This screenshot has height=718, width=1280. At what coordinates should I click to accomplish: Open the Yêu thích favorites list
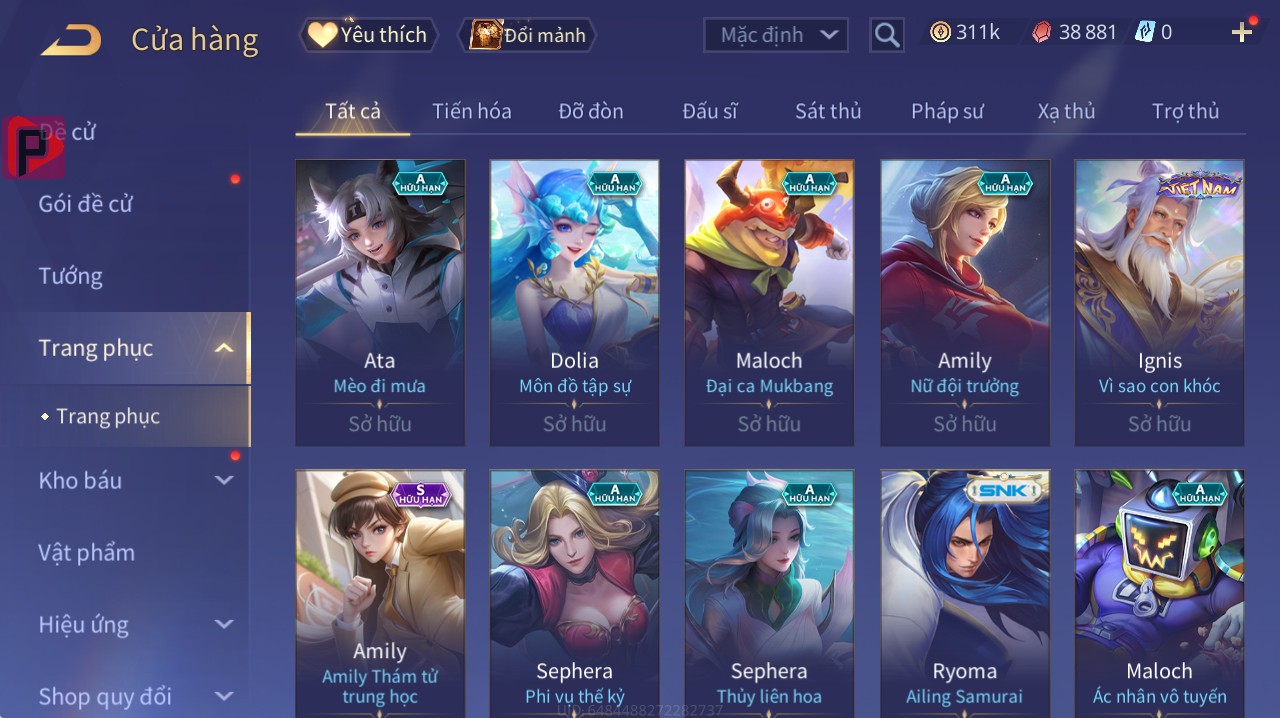[x=369, y=35]
